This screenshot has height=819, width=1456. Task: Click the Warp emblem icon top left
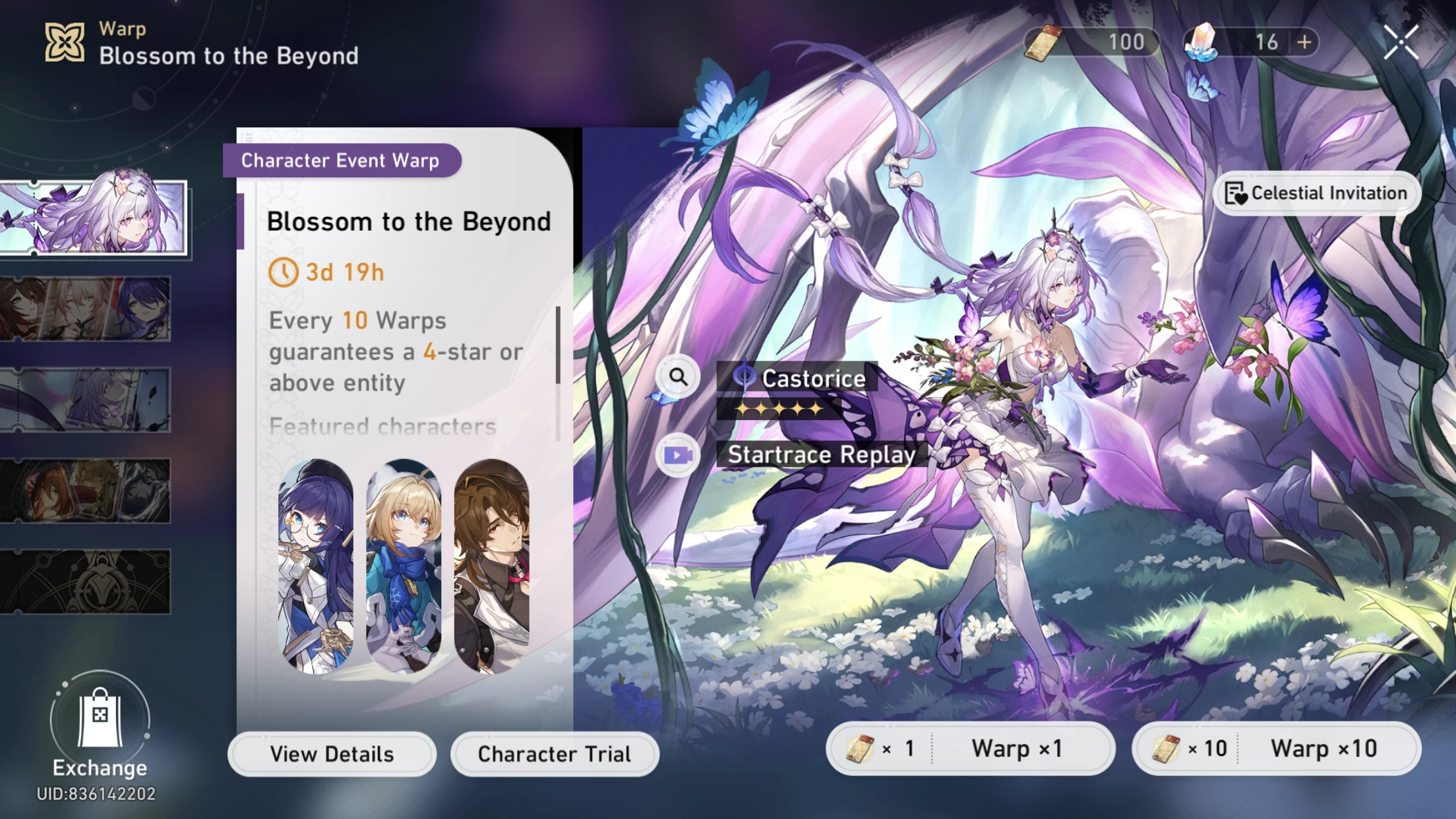[x=64, y=41]
